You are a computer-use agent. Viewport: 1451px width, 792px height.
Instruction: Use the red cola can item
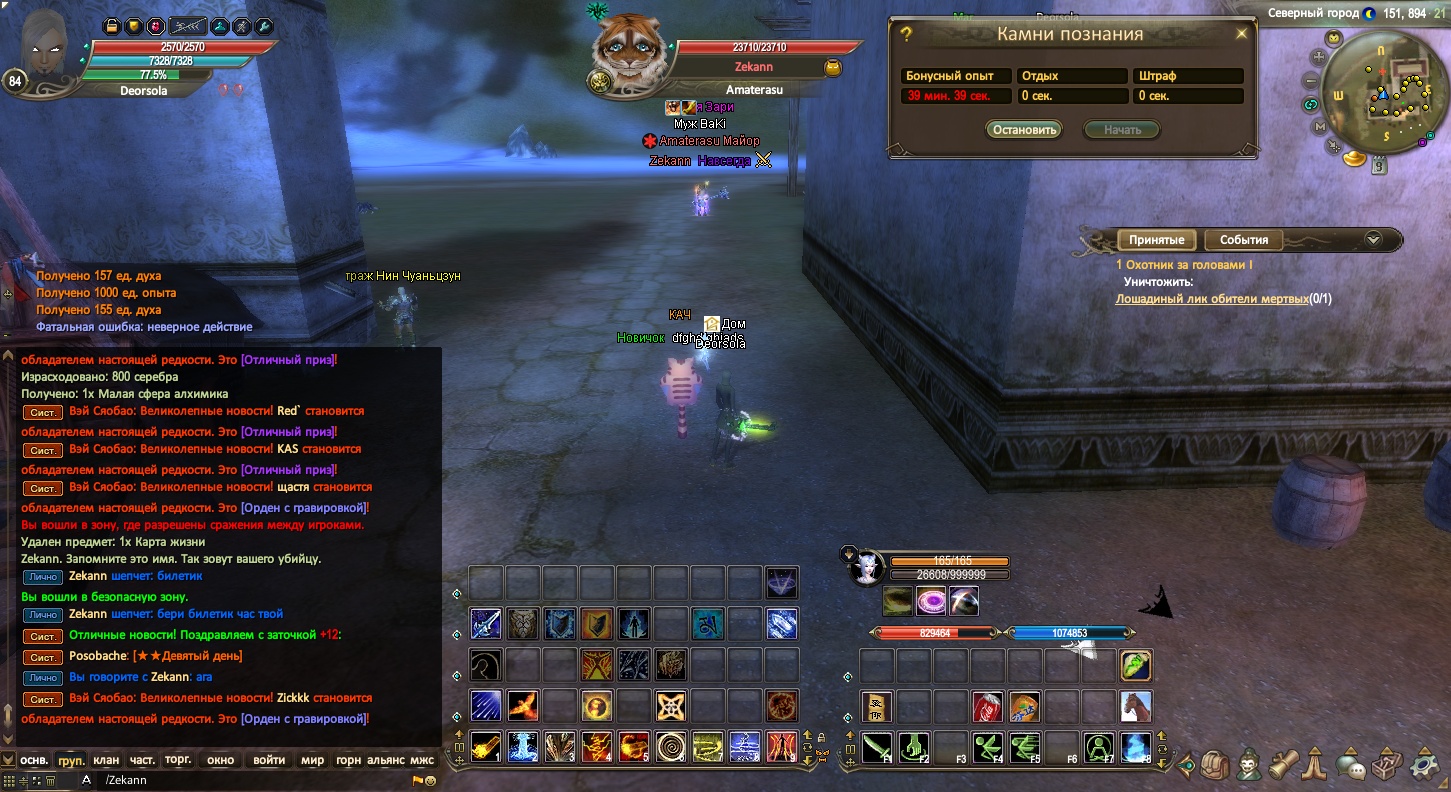987,706
